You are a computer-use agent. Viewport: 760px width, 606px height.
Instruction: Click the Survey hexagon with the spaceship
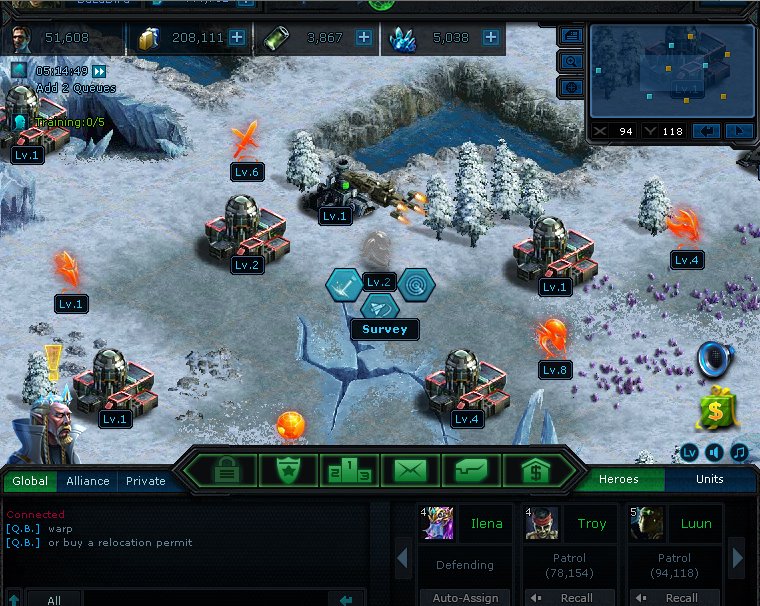point(379,307)
